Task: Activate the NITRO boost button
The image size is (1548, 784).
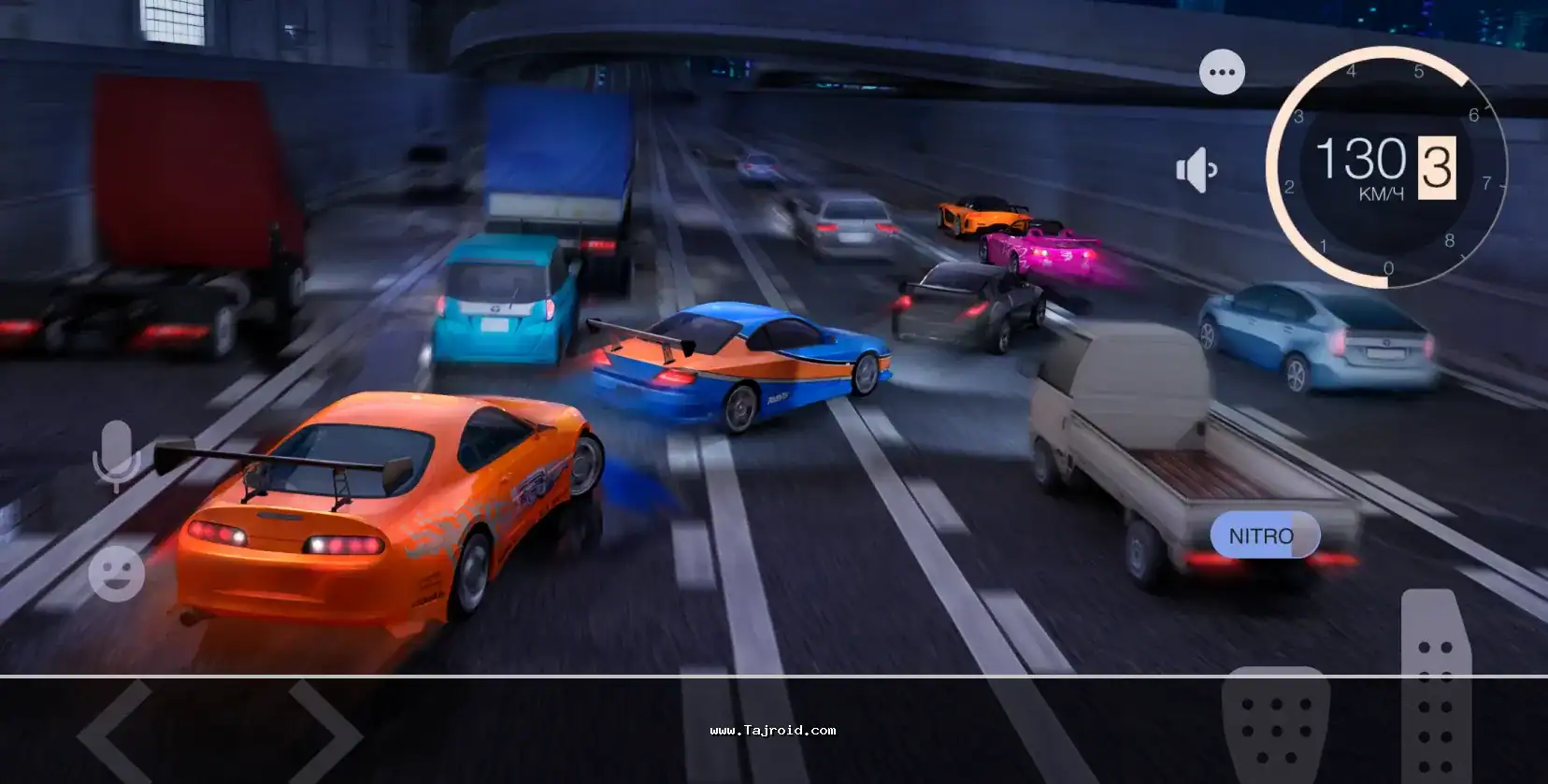Action: tap(1264, 535)
